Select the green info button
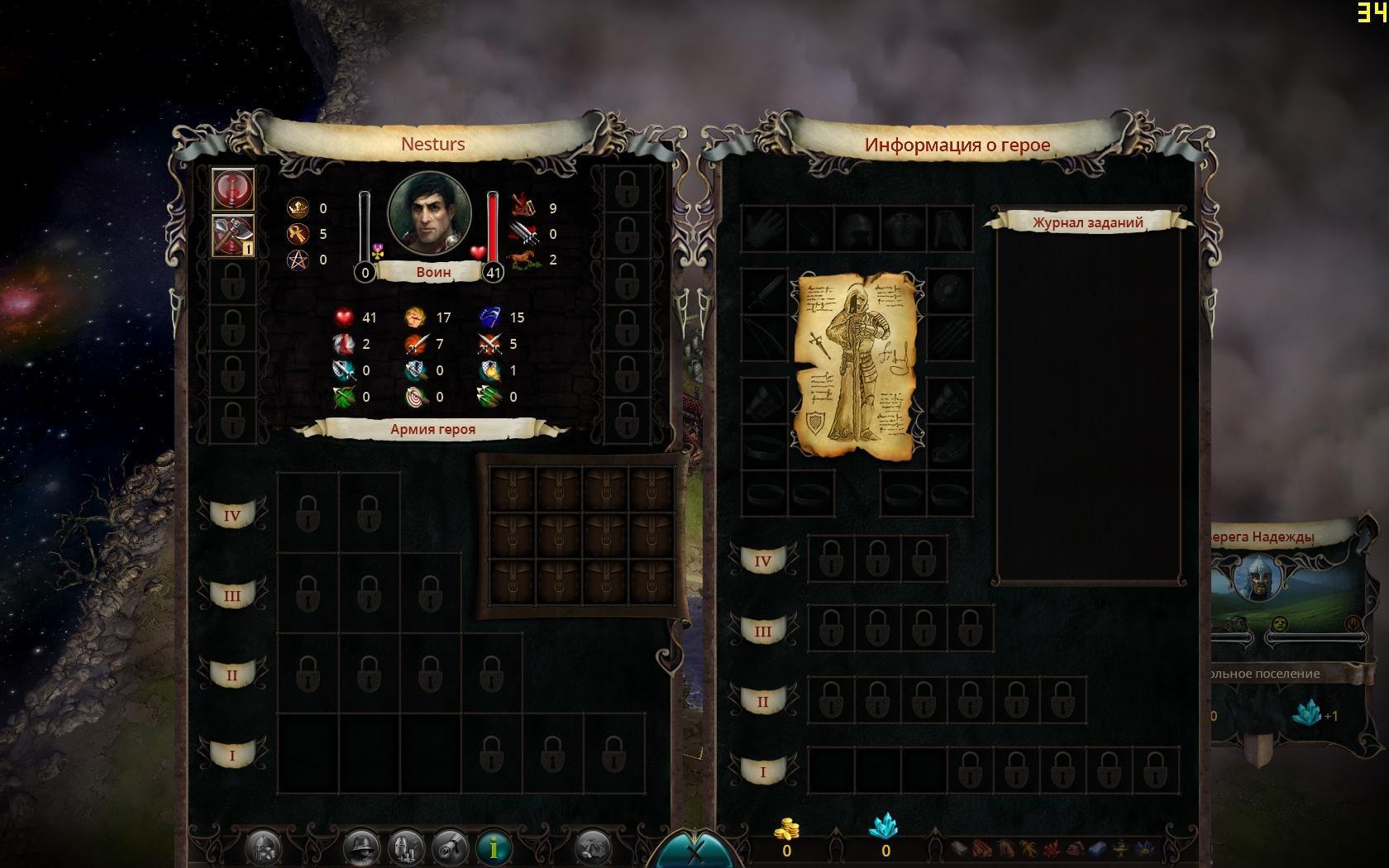The width and height of the screenshot is (1389, 868). (x=494, y=847)
